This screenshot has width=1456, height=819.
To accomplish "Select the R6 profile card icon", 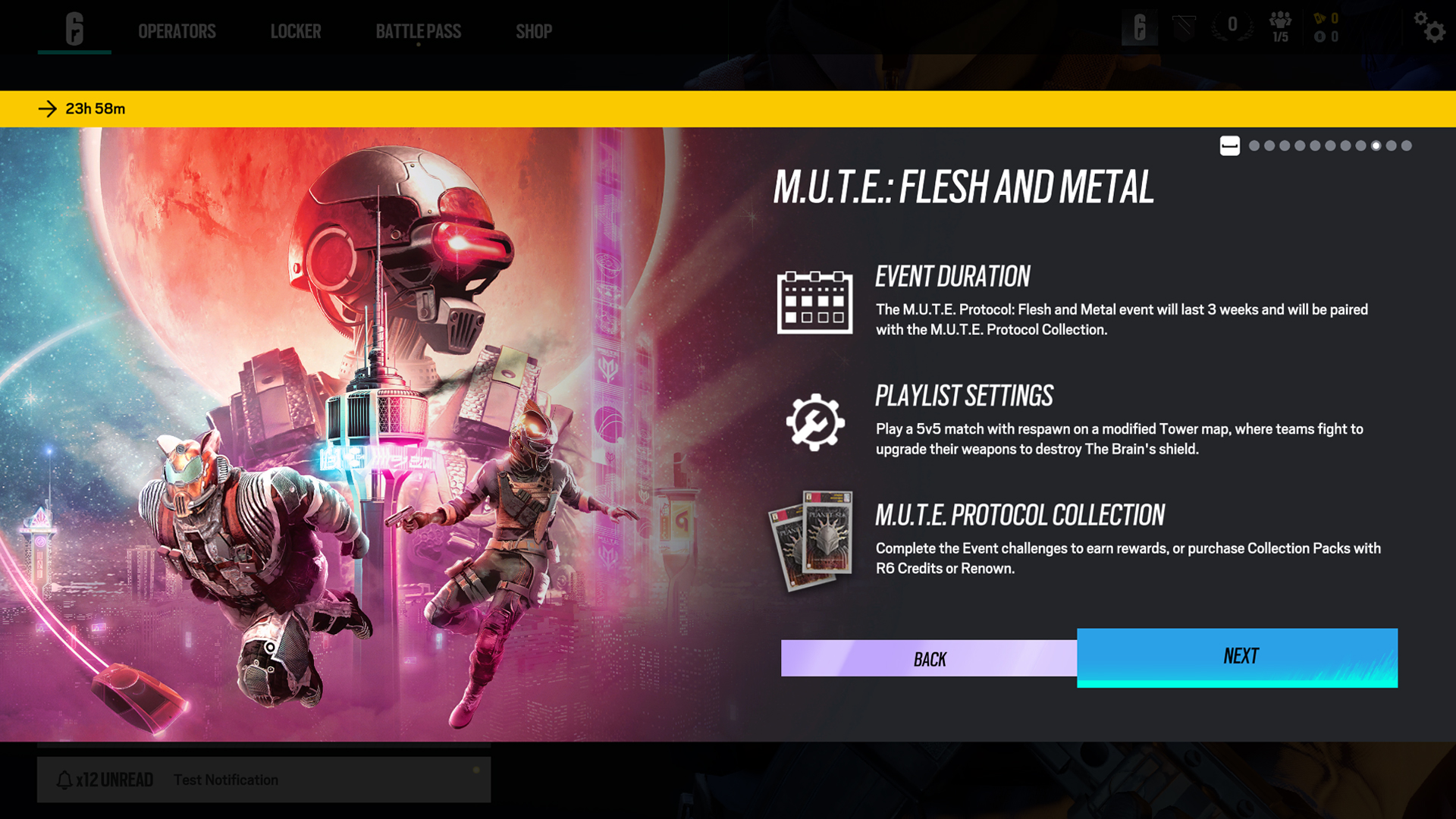I will point(1139,27).
